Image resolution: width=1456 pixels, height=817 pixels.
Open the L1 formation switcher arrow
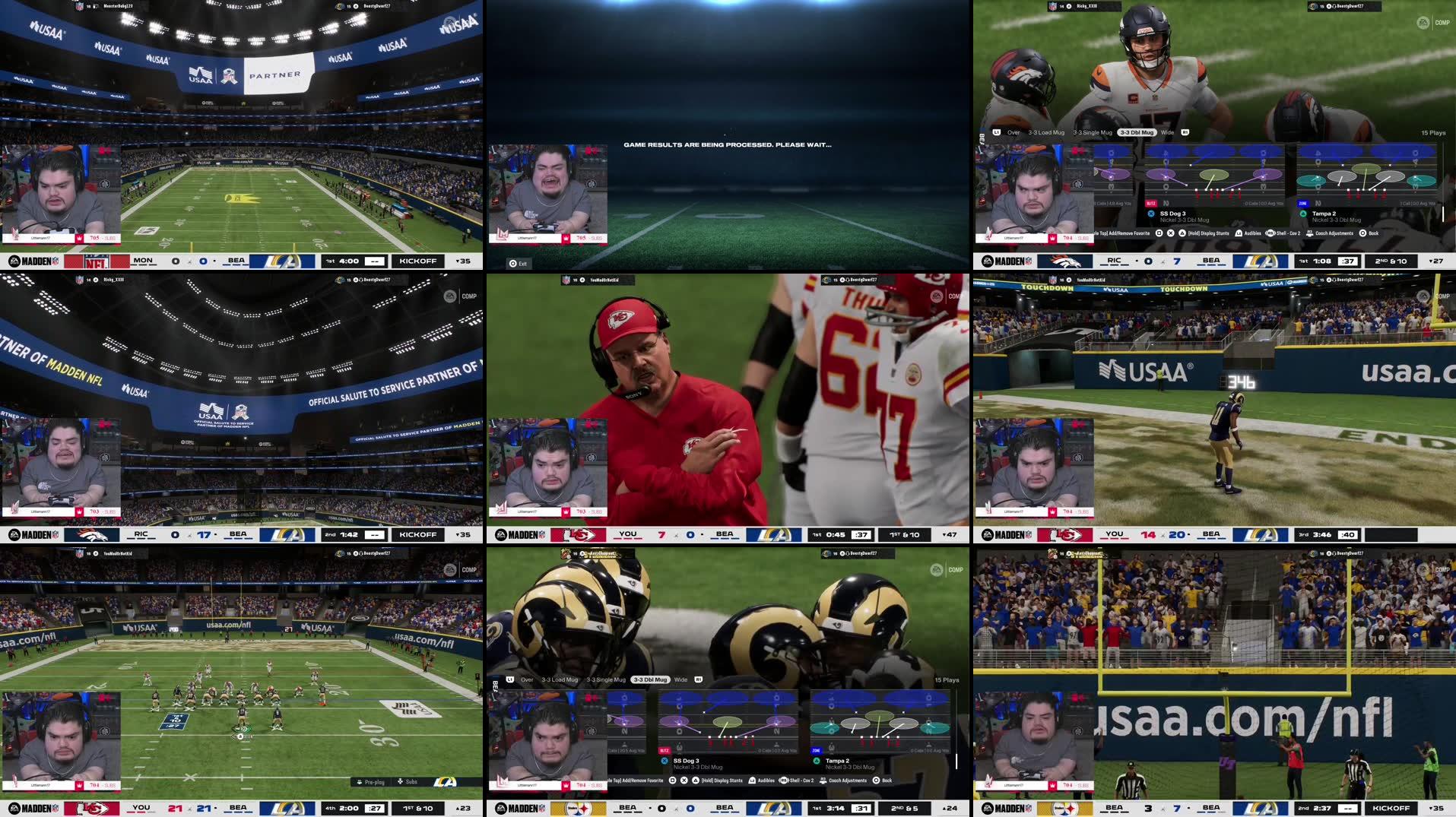click(996, 132)
